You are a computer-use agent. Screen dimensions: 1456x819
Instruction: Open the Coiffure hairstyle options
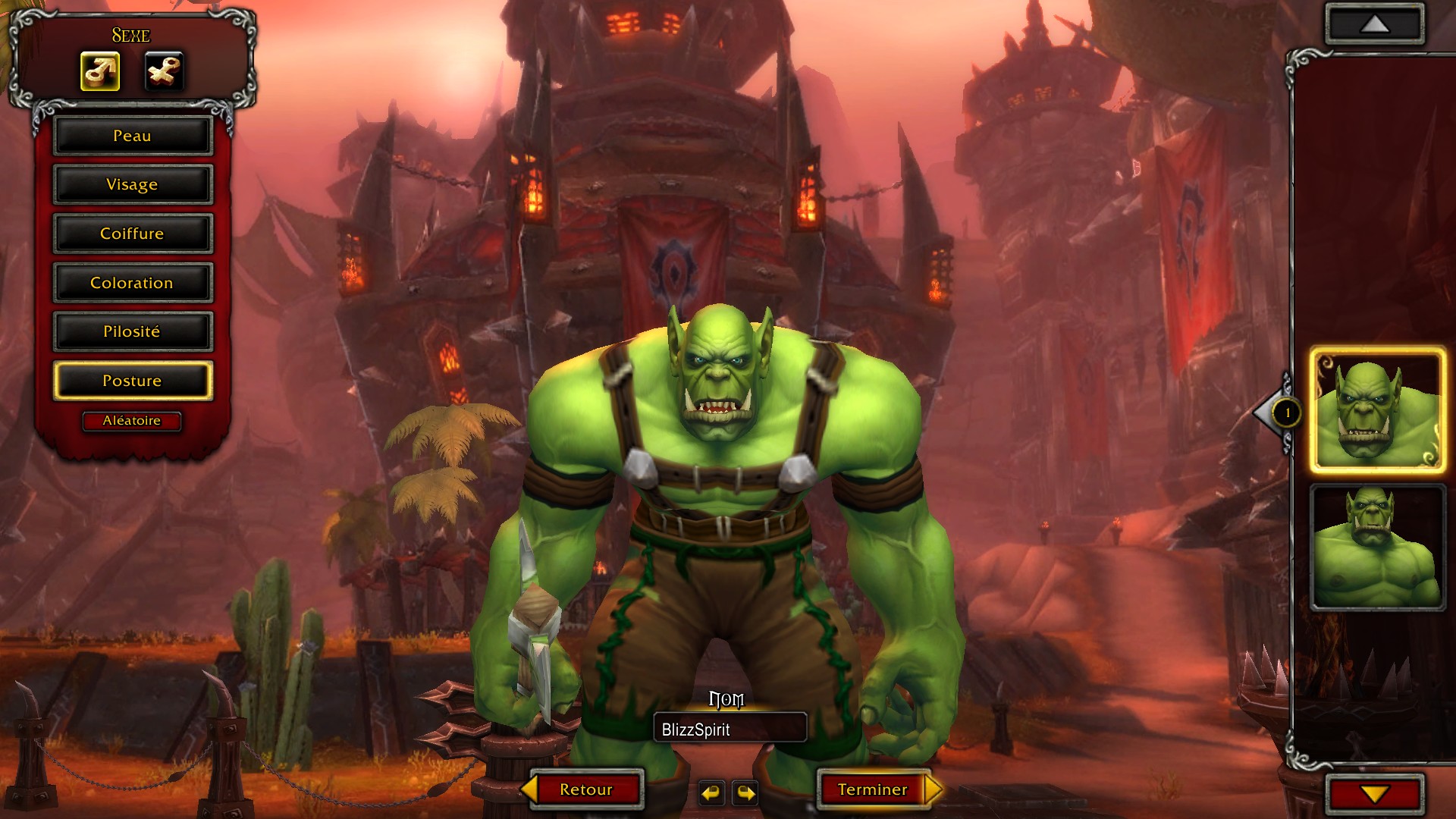click(133, 234)
